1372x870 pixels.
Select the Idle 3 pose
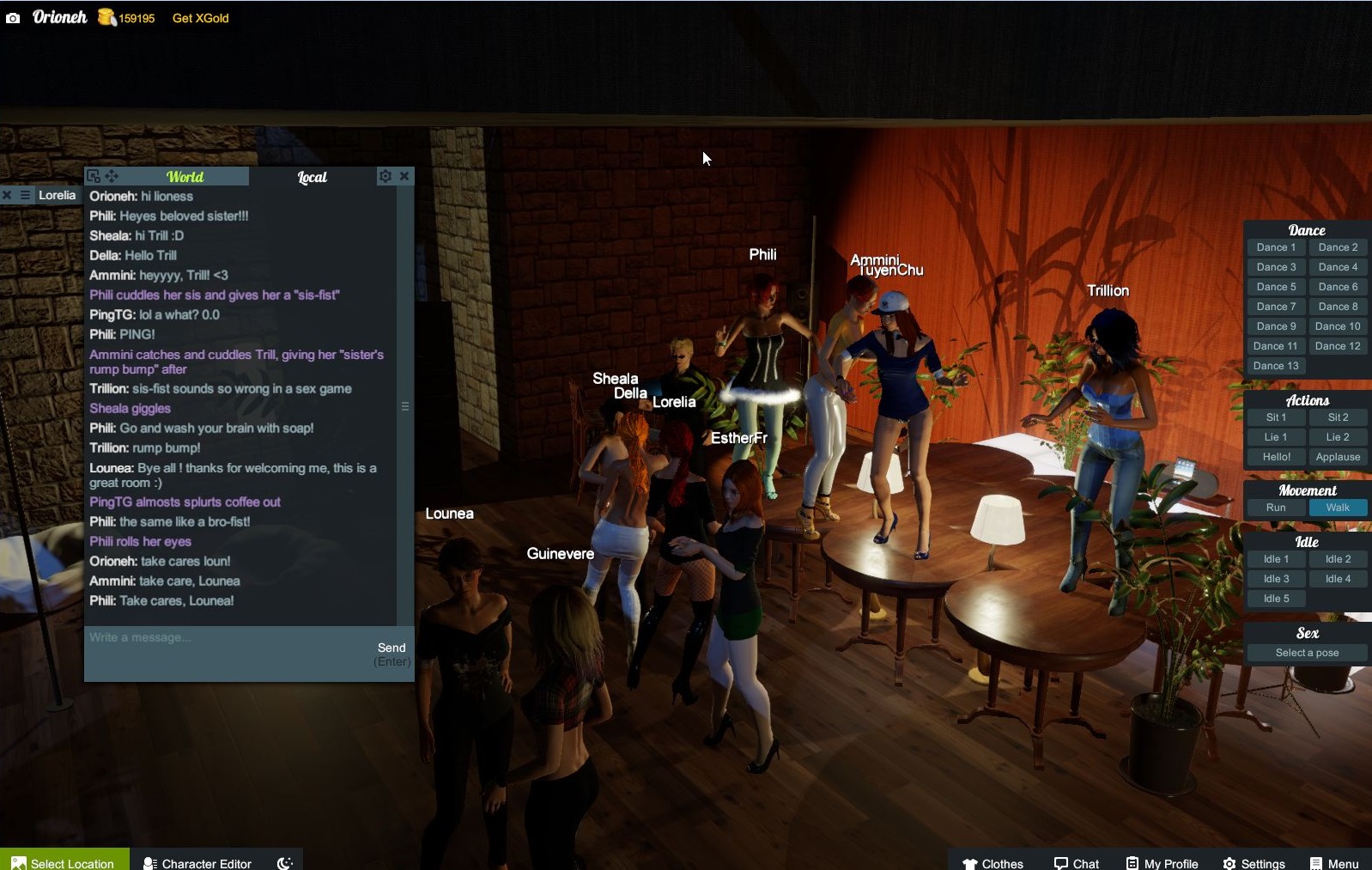click(1276, 579)
